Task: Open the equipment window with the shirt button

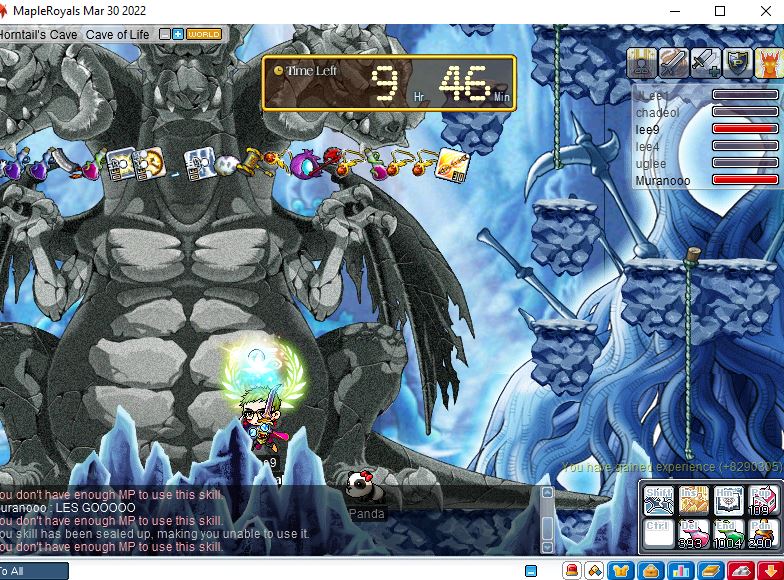Action: pyautogui.click(x=620, y=570)
